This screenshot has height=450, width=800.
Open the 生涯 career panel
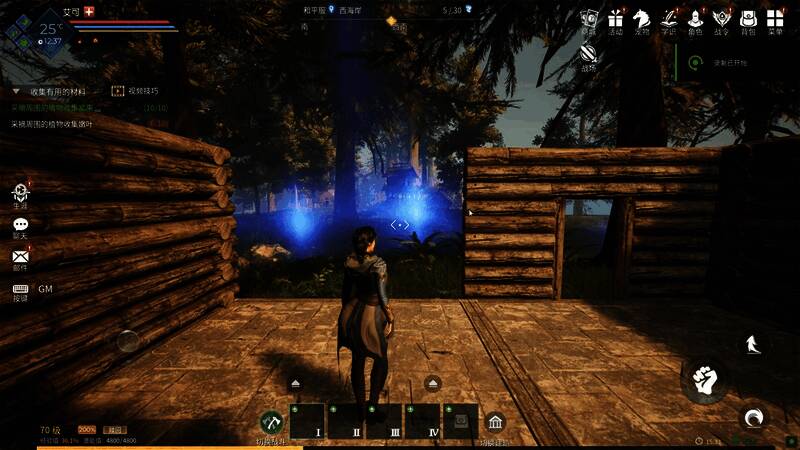tap(20, 195)
